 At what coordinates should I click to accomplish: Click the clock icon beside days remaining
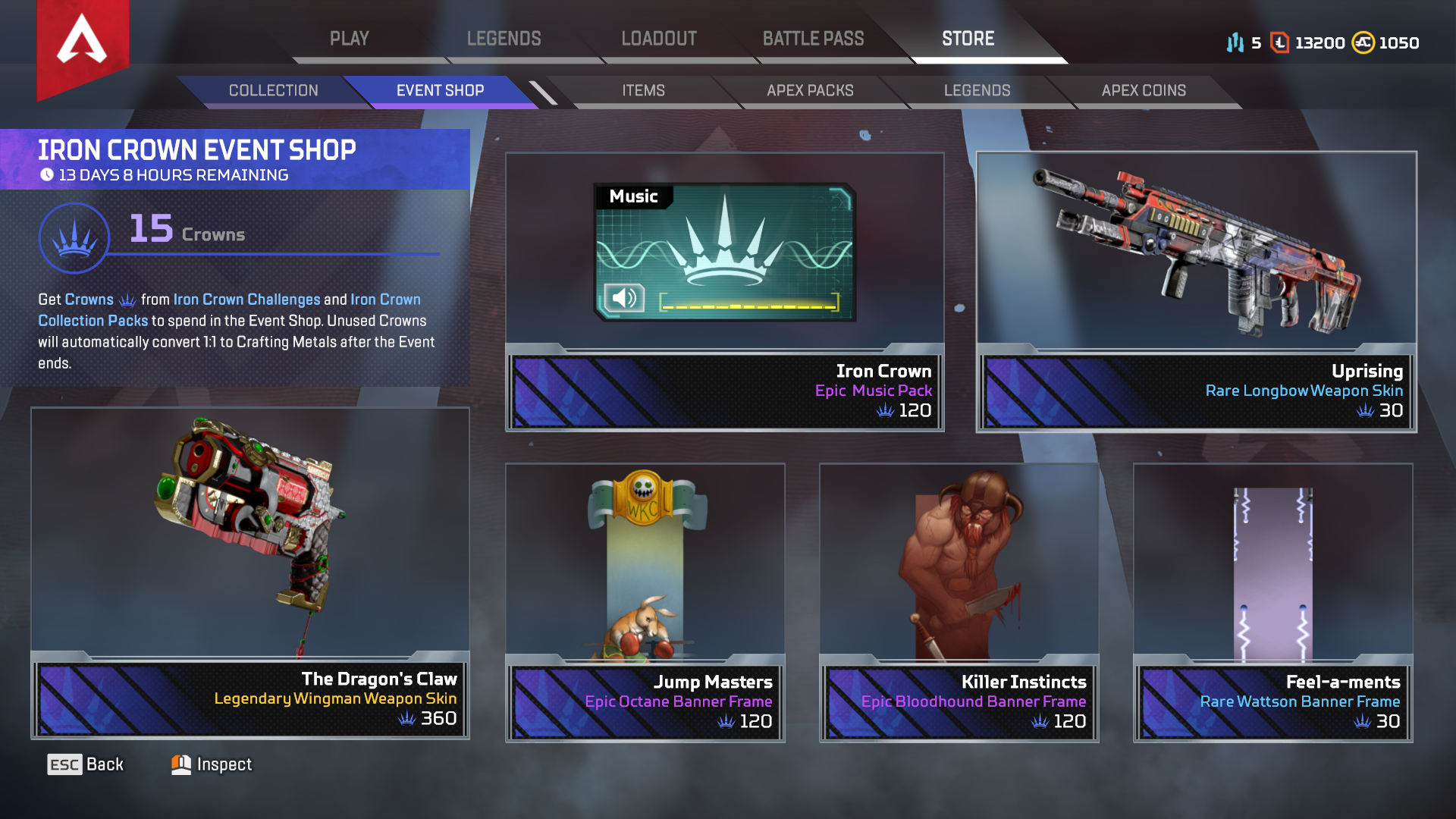48,174
